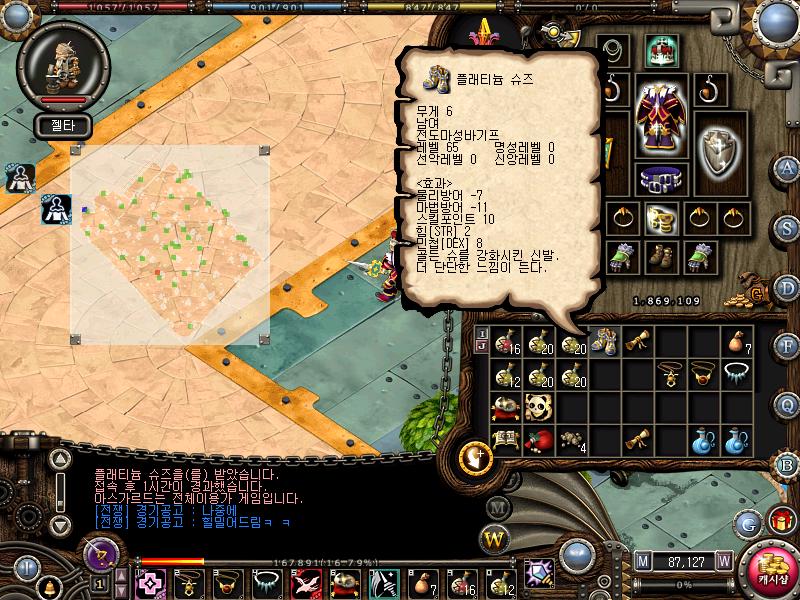Click the equipped purple belt
This screenshot has height=600, width=800.
point(657,181)
